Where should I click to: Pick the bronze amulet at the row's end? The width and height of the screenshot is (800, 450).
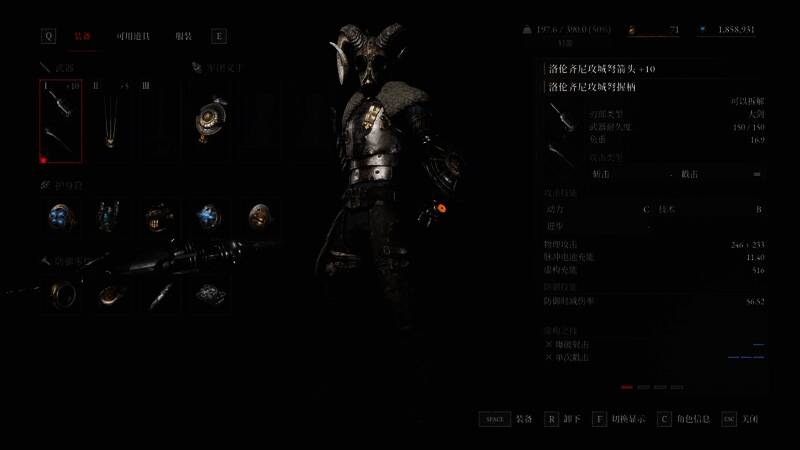click(x=259, y=215)
